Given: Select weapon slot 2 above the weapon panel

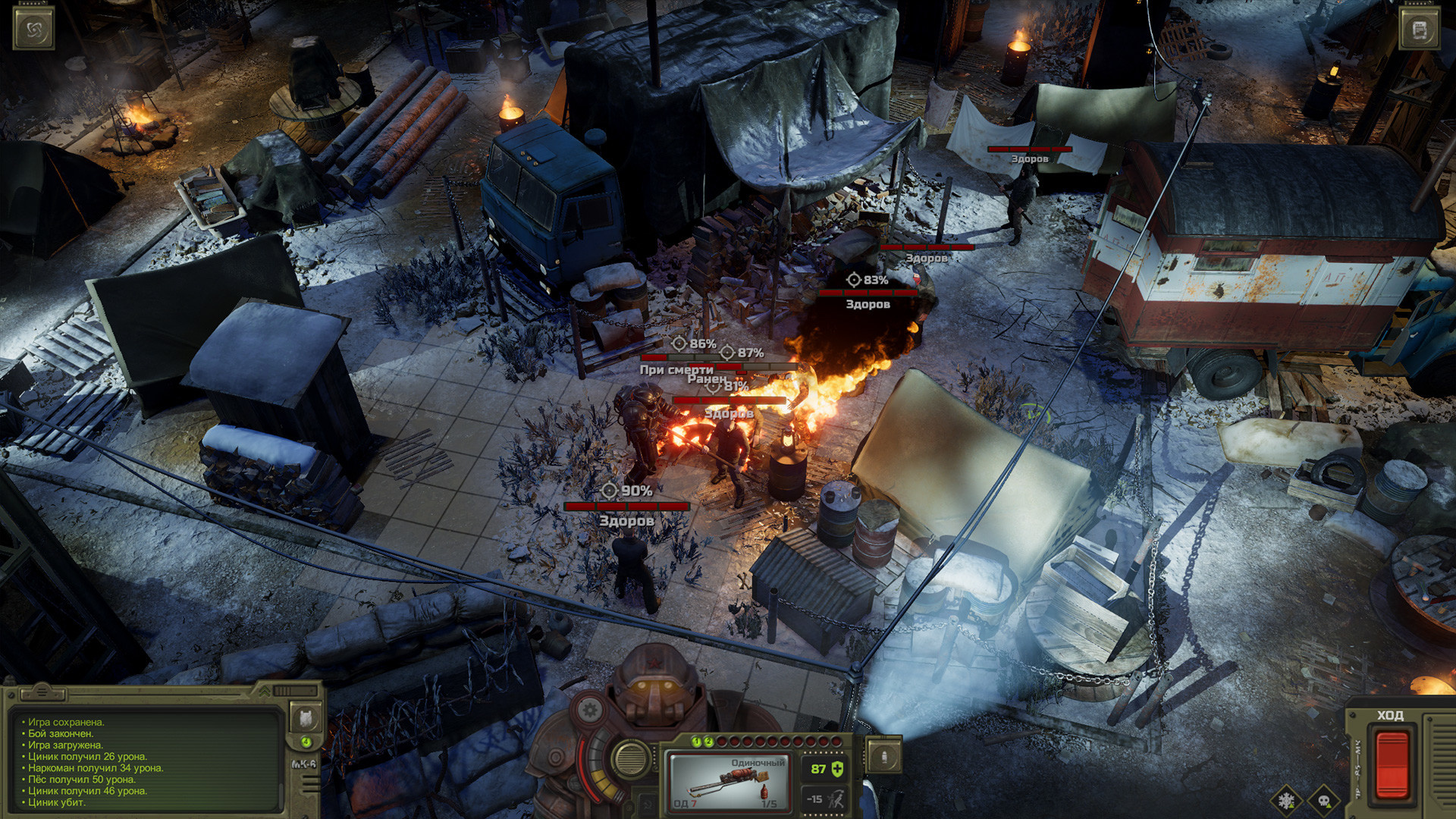Looking at the screenshot, I should click(x=708, y=742).
